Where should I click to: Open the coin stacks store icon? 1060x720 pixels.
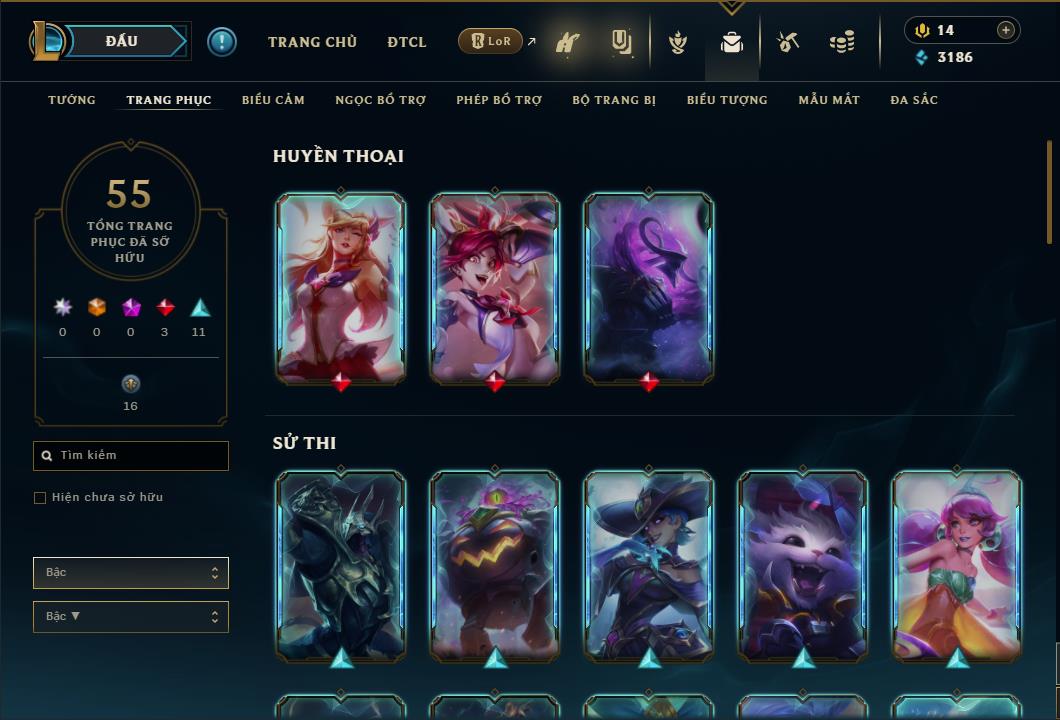coord(842,42)
